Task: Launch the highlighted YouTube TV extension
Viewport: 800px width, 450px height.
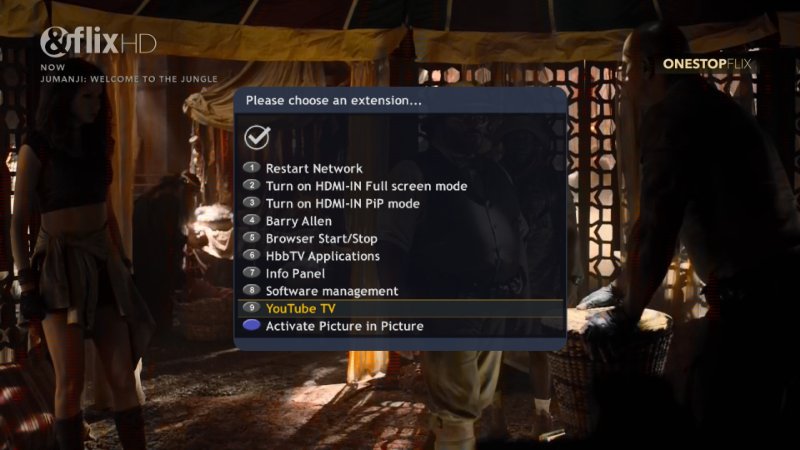Action: coord(300,309)
